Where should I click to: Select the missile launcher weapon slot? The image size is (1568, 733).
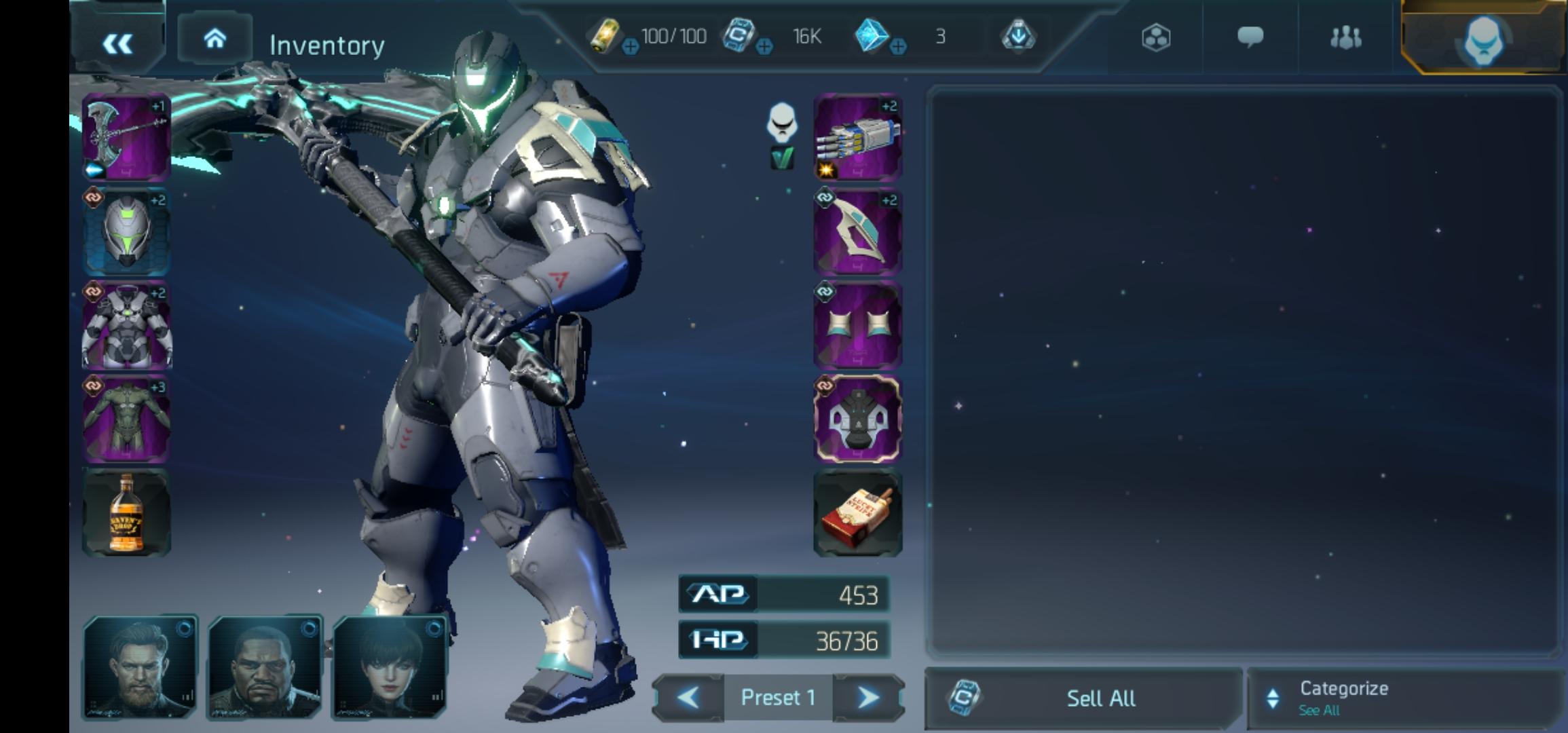857,137
